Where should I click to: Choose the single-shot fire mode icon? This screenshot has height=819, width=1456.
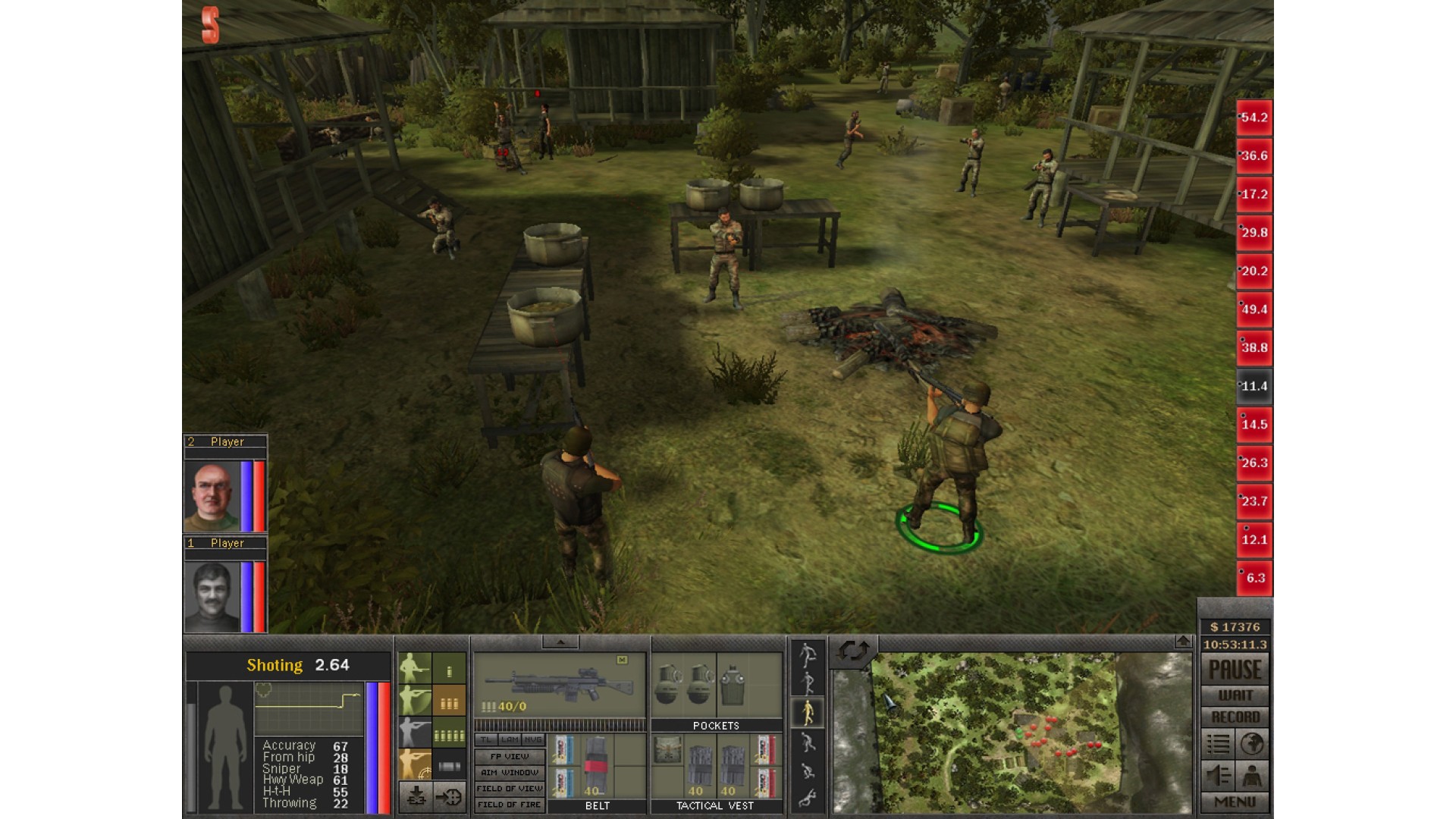click(x=449, y=670)
